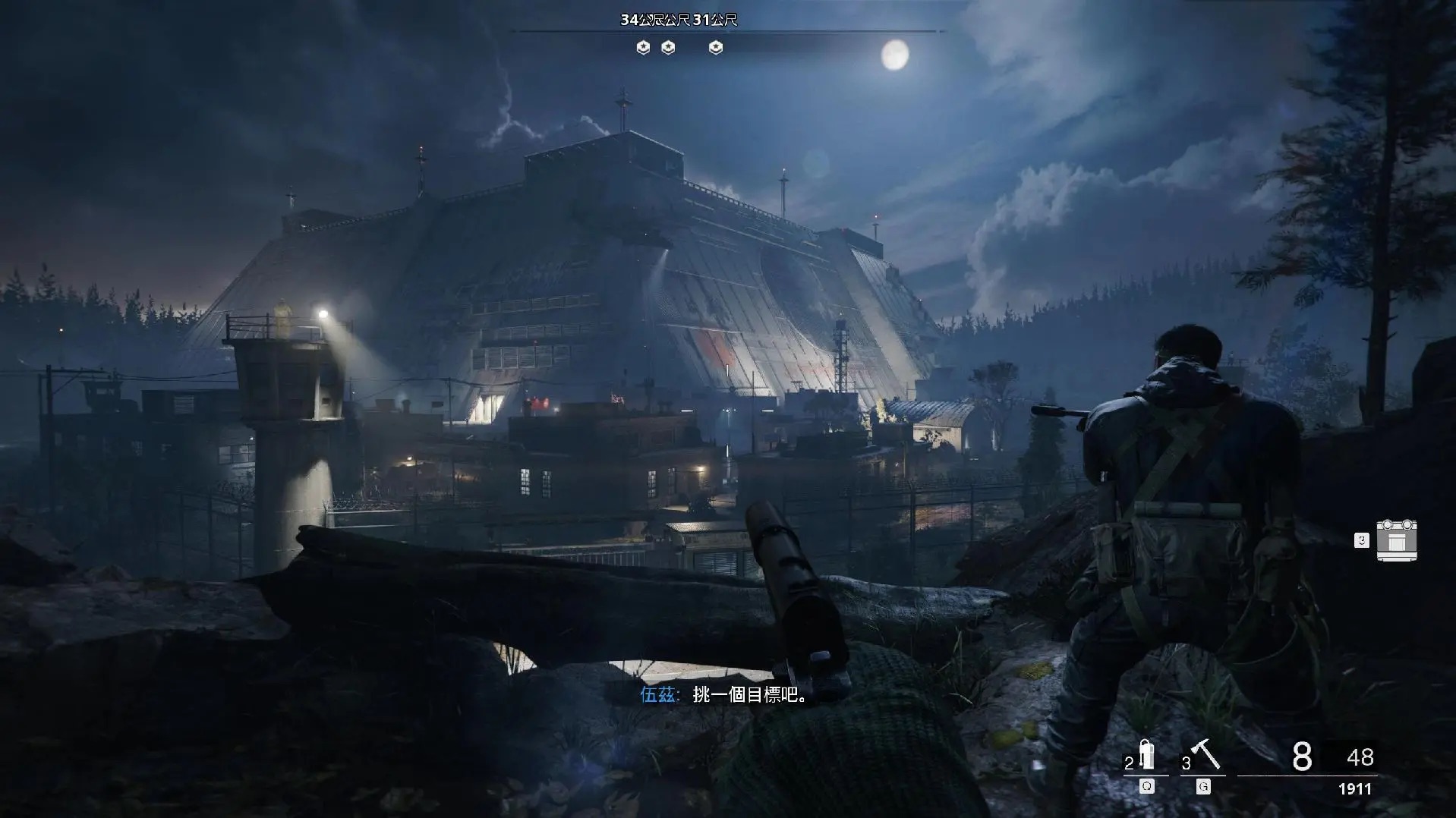Select the tomahawk lethal equipment icon
1456x818 pixels.
coord(1205,754)
